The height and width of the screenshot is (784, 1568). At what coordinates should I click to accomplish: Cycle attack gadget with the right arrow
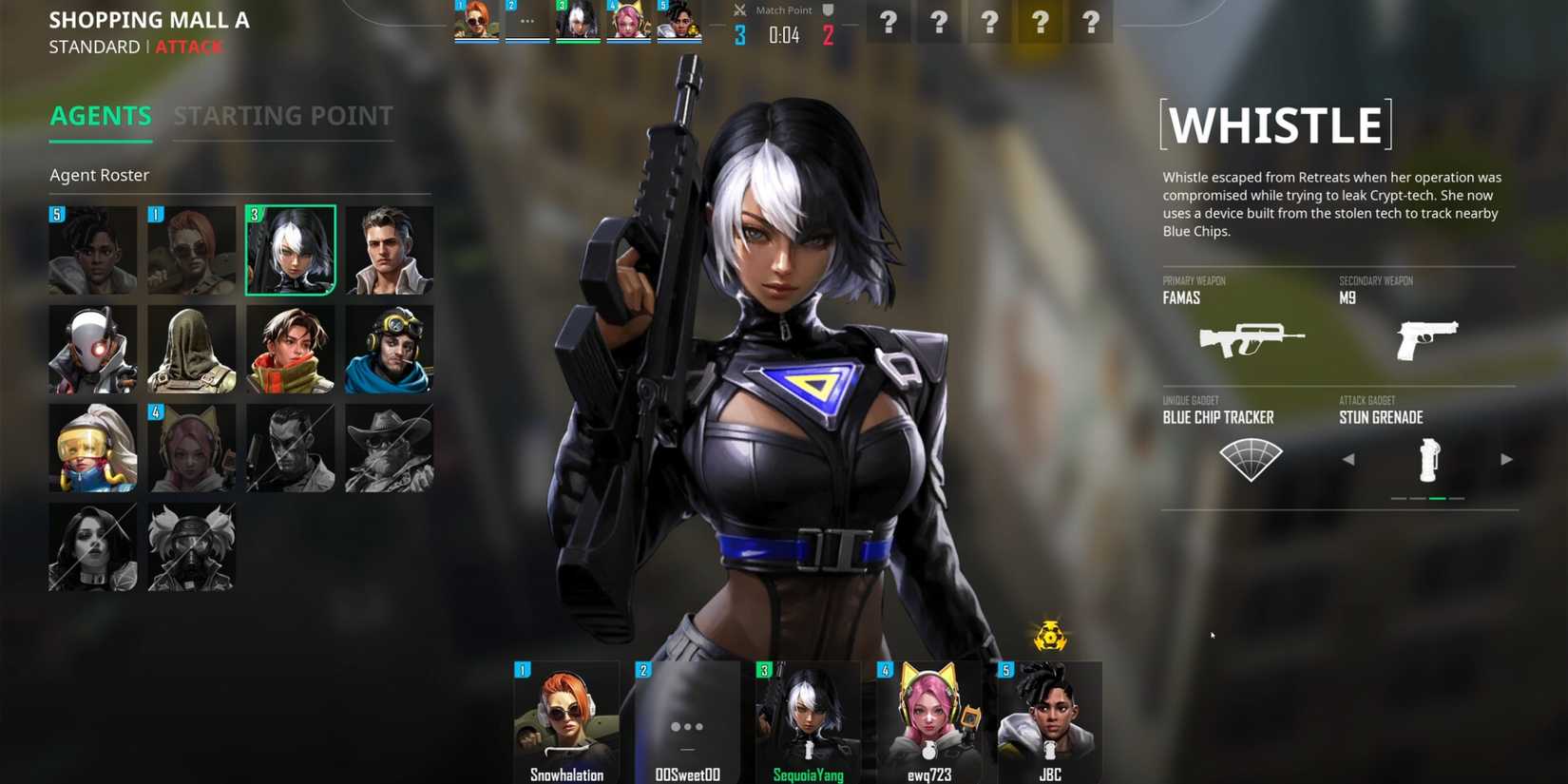click(x=1506, y=460)
